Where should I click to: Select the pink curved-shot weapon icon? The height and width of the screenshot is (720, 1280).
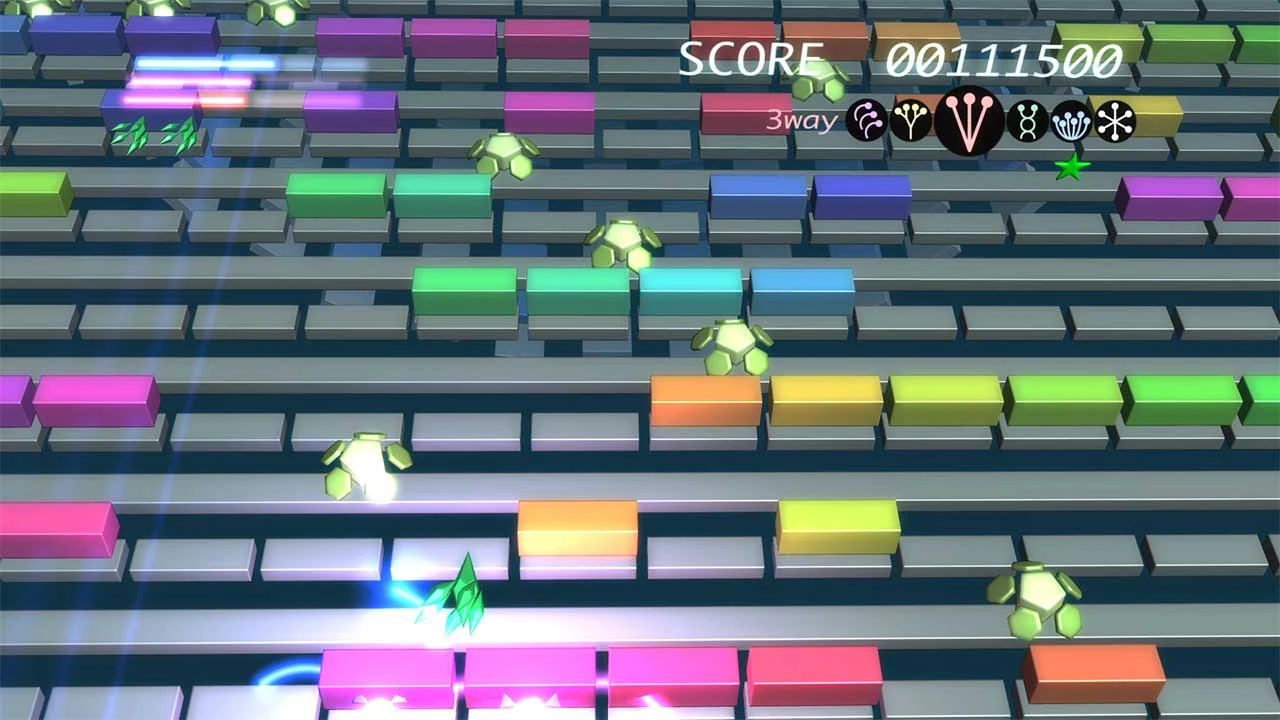tap(865, 122)
